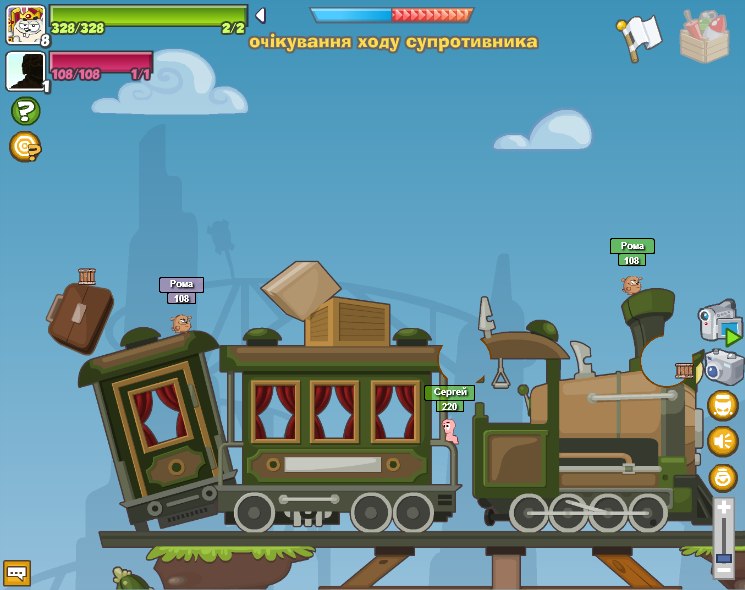
Task: Select the crowned rabbit player avatar
Action: pyautogui.click(x=25, y=24)
